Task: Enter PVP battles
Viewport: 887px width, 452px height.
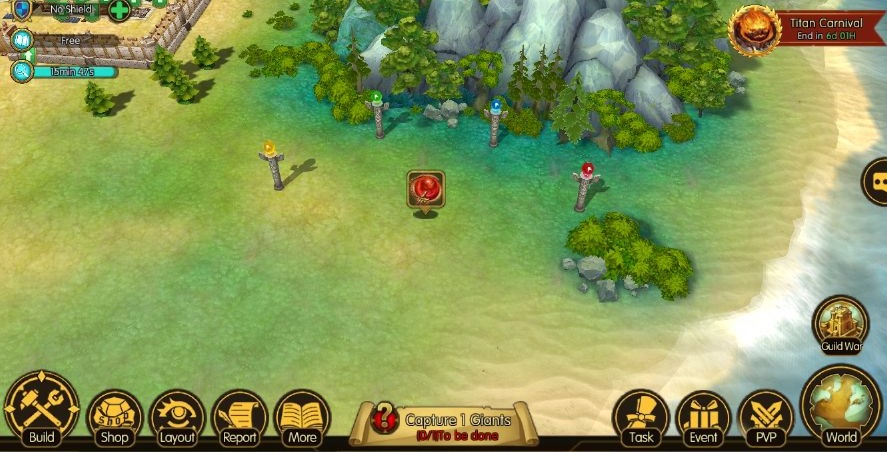Action: (x=765, y=416)
